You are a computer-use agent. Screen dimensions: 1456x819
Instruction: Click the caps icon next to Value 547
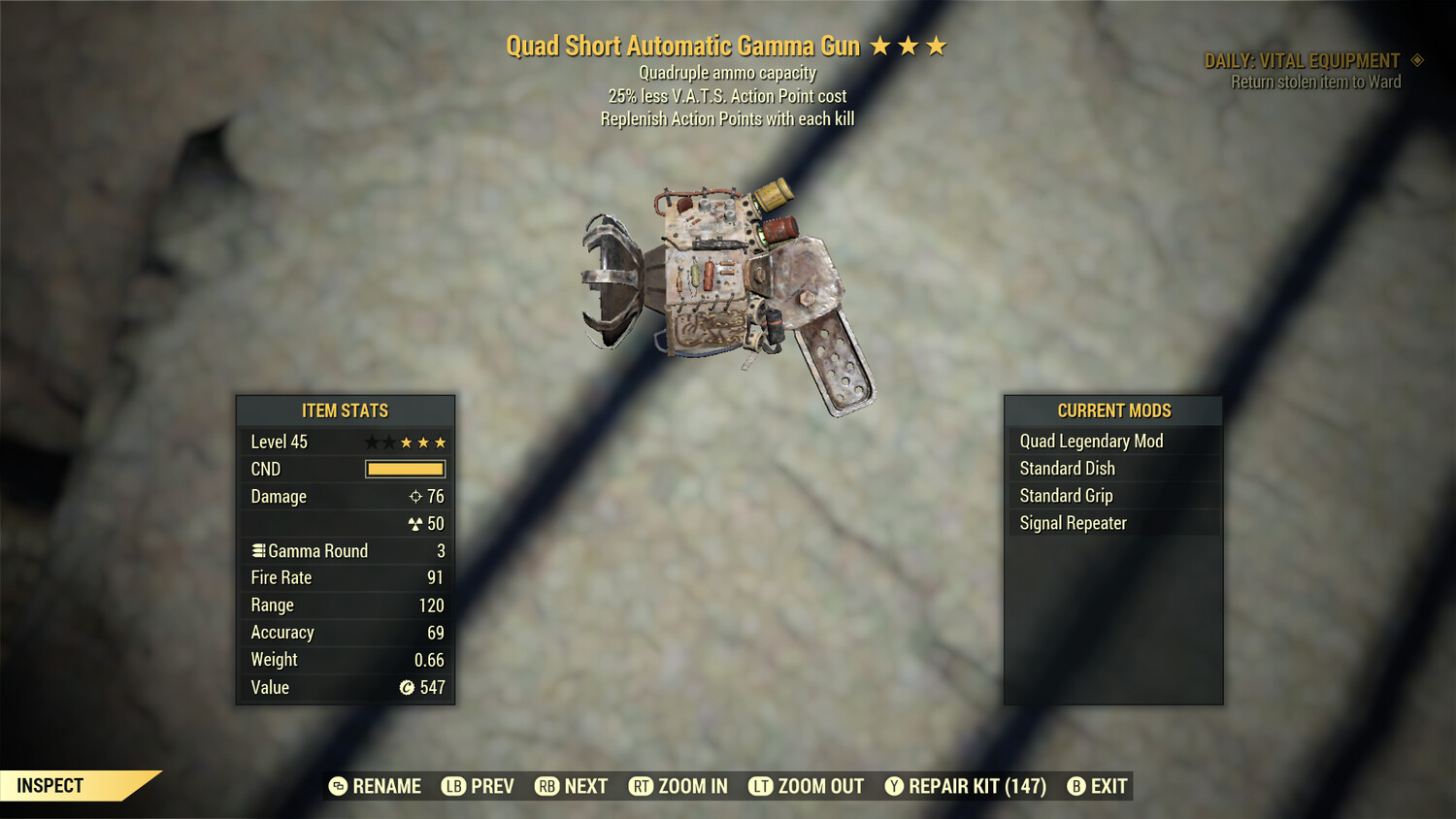(407, 687)
